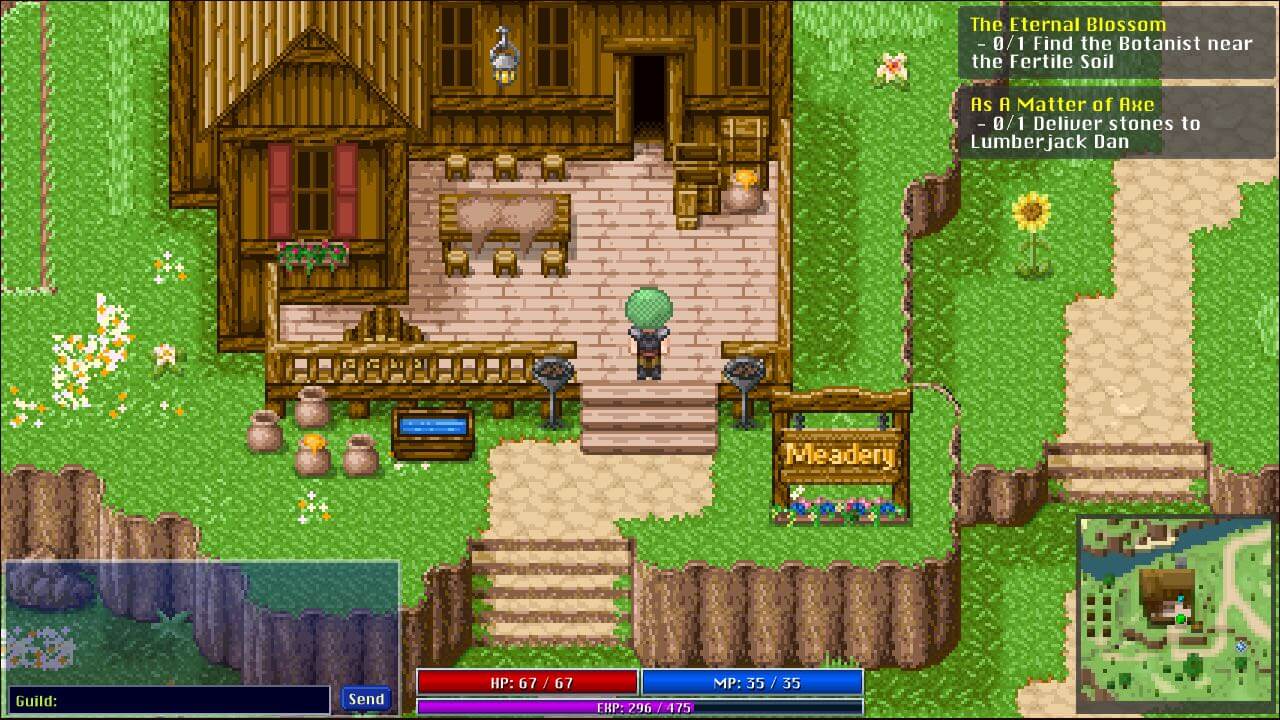Focus the Guild chat input field

tap(170, 700)
